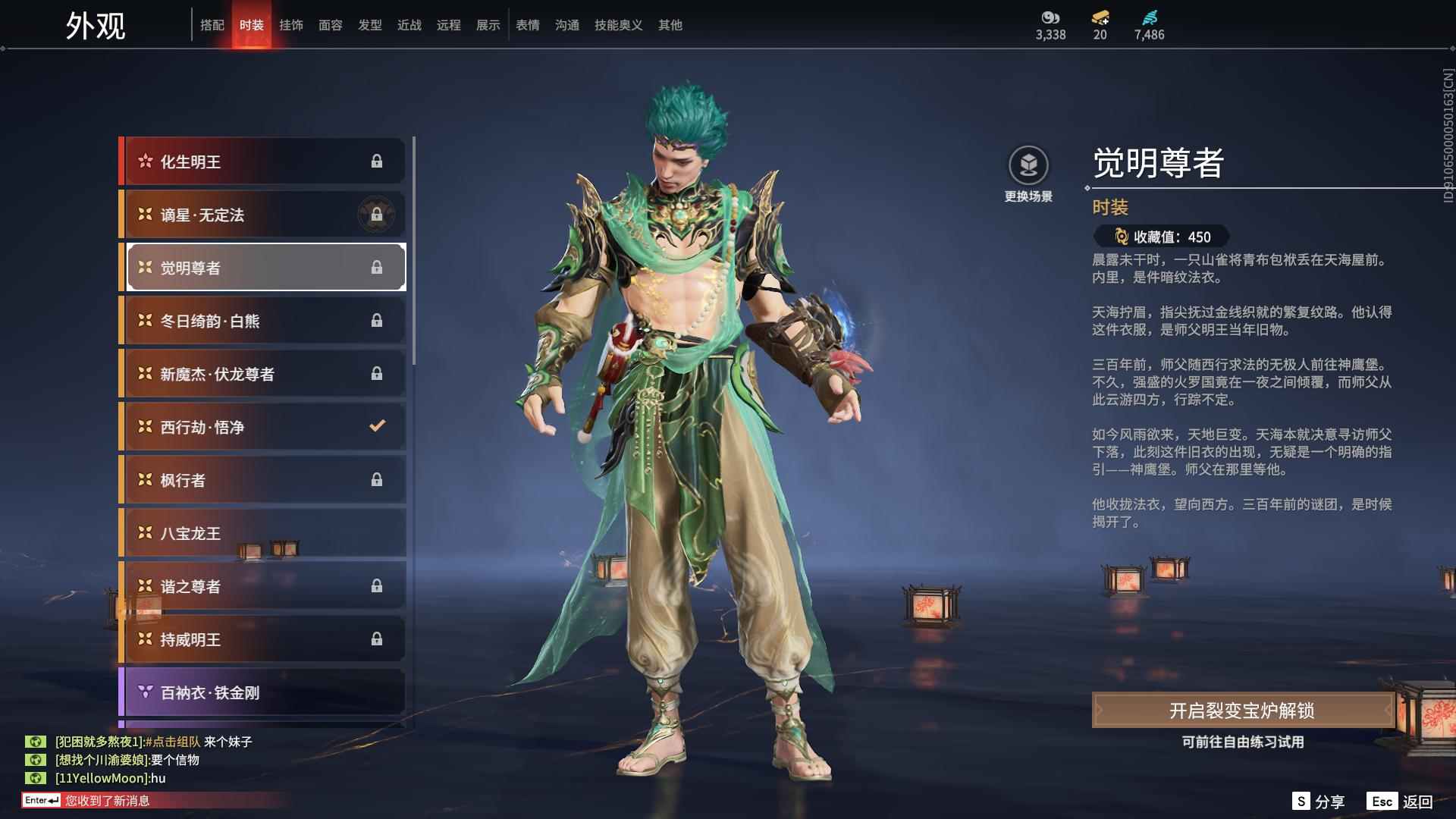Select the 其他 tab
Screen dimensions: 1456x819
[x=670, y=25]
